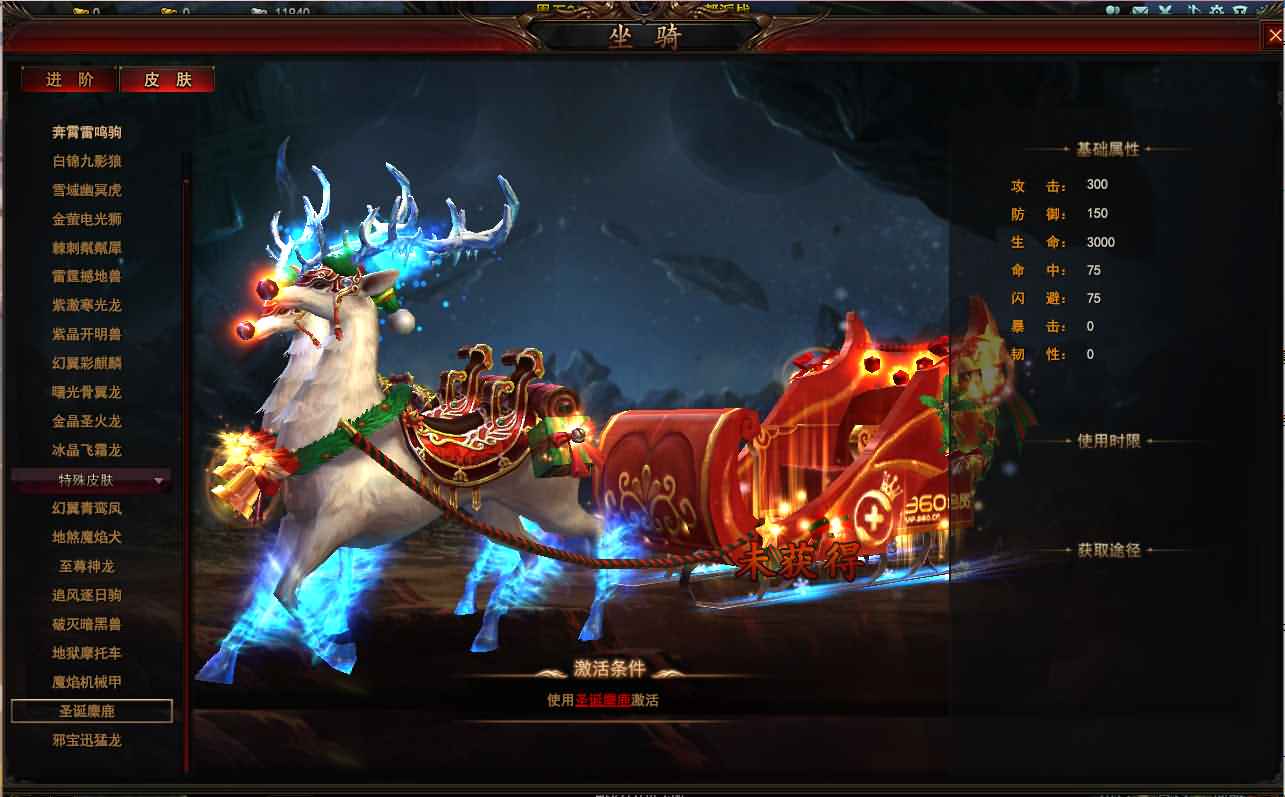
Task: Select the 奔霄雷鸣驹 mount skin
Action: 87,132
